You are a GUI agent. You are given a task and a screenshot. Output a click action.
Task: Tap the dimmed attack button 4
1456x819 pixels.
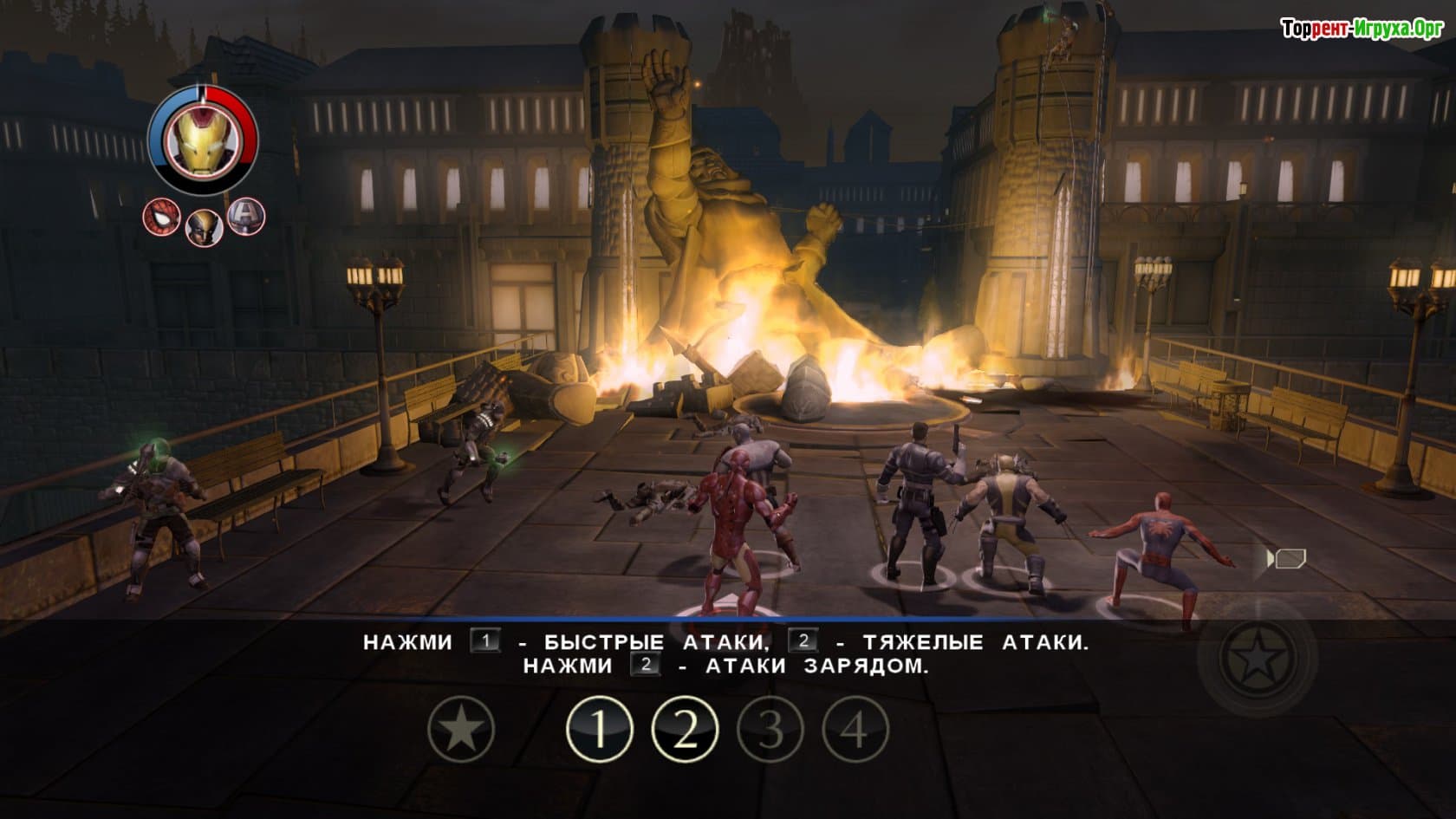pos(855,730)
